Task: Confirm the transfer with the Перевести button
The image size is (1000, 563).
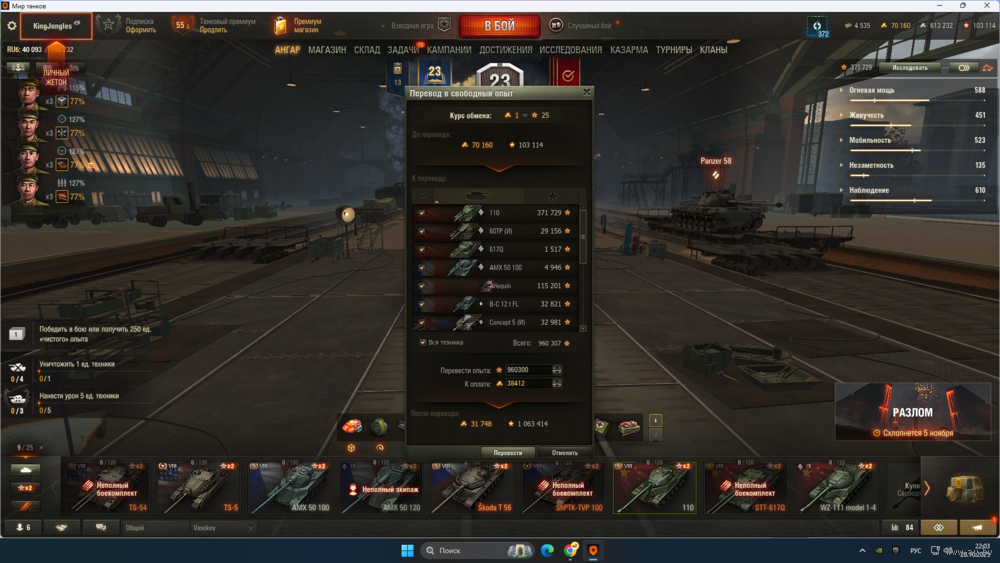Action: pyautogui.click(x=507, y=452)
